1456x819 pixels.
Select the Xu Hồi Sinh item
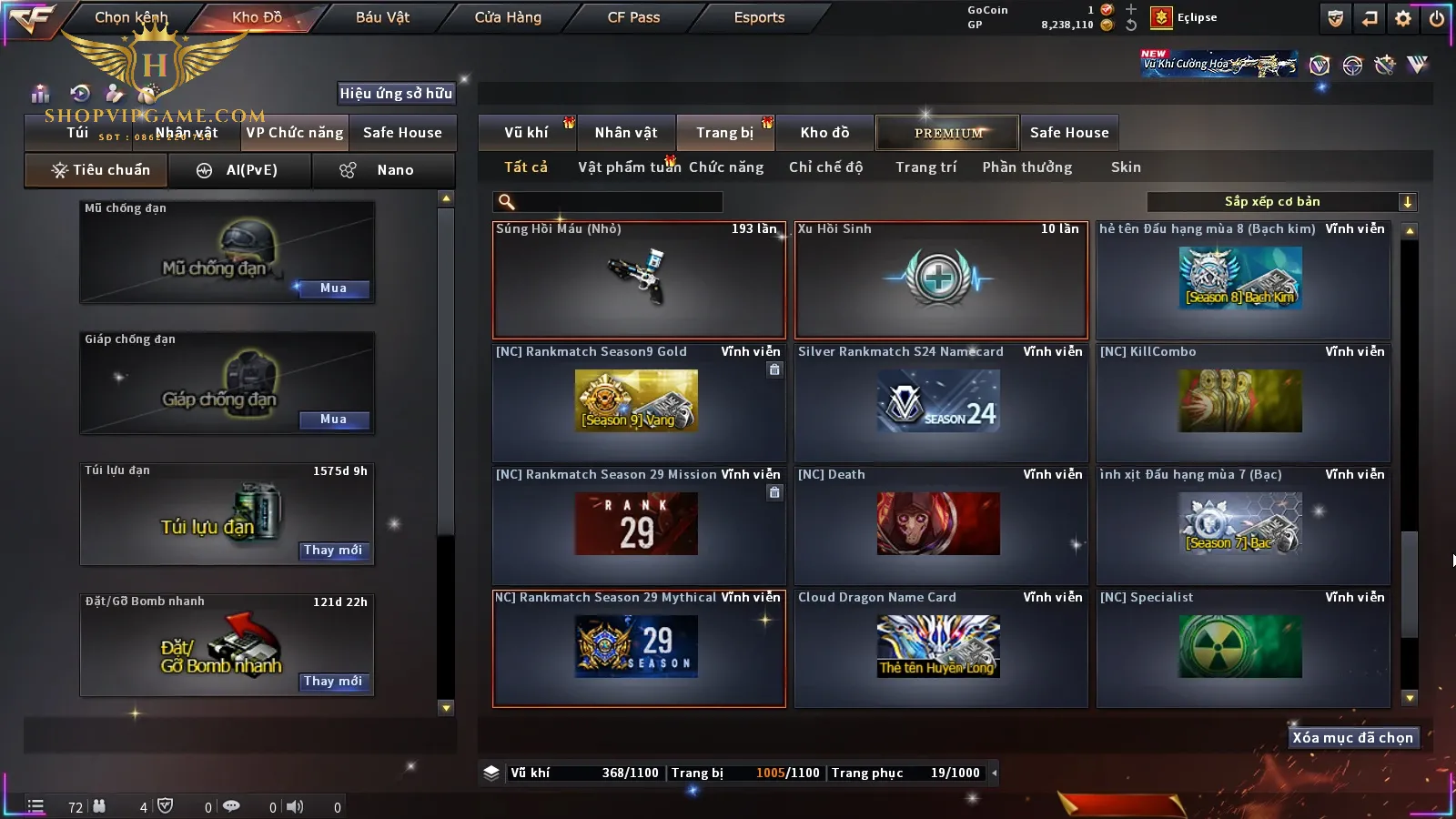tap(941, 279)
